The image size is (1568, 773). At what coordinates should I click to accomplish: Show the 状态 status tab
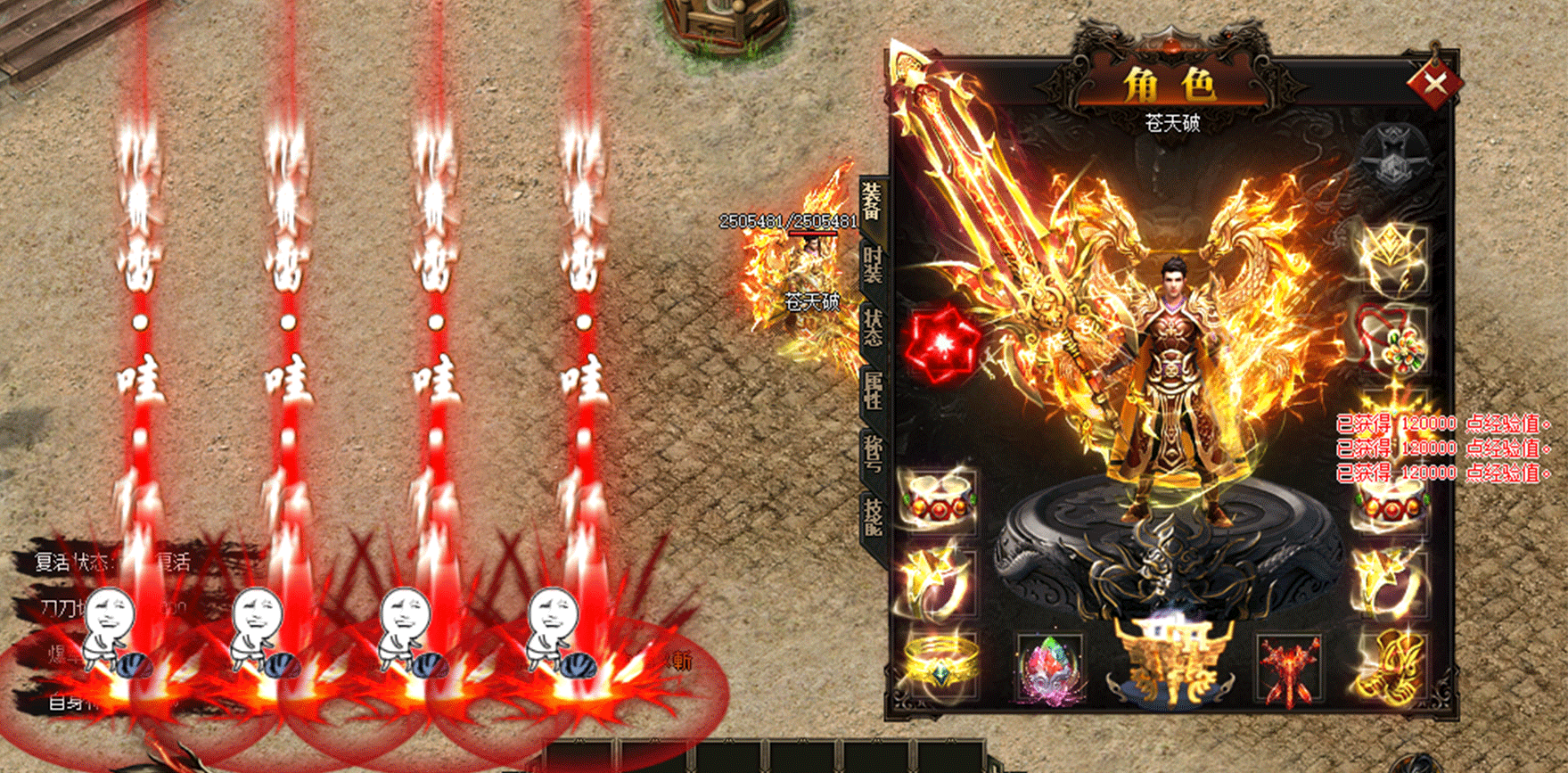(x=872, y=326)
